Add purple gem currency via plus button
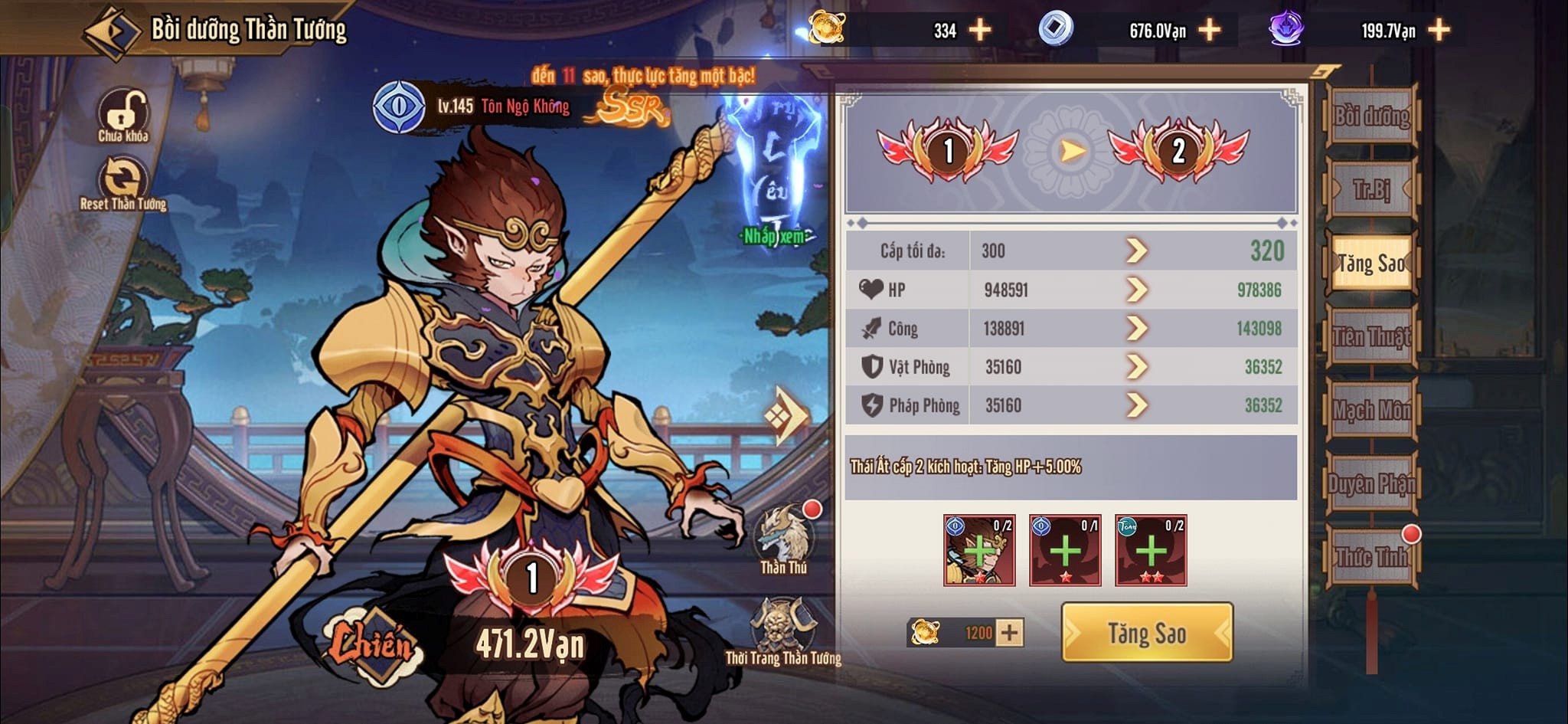Viewport: 1568px width, 724px height. tap(1439, 31)
